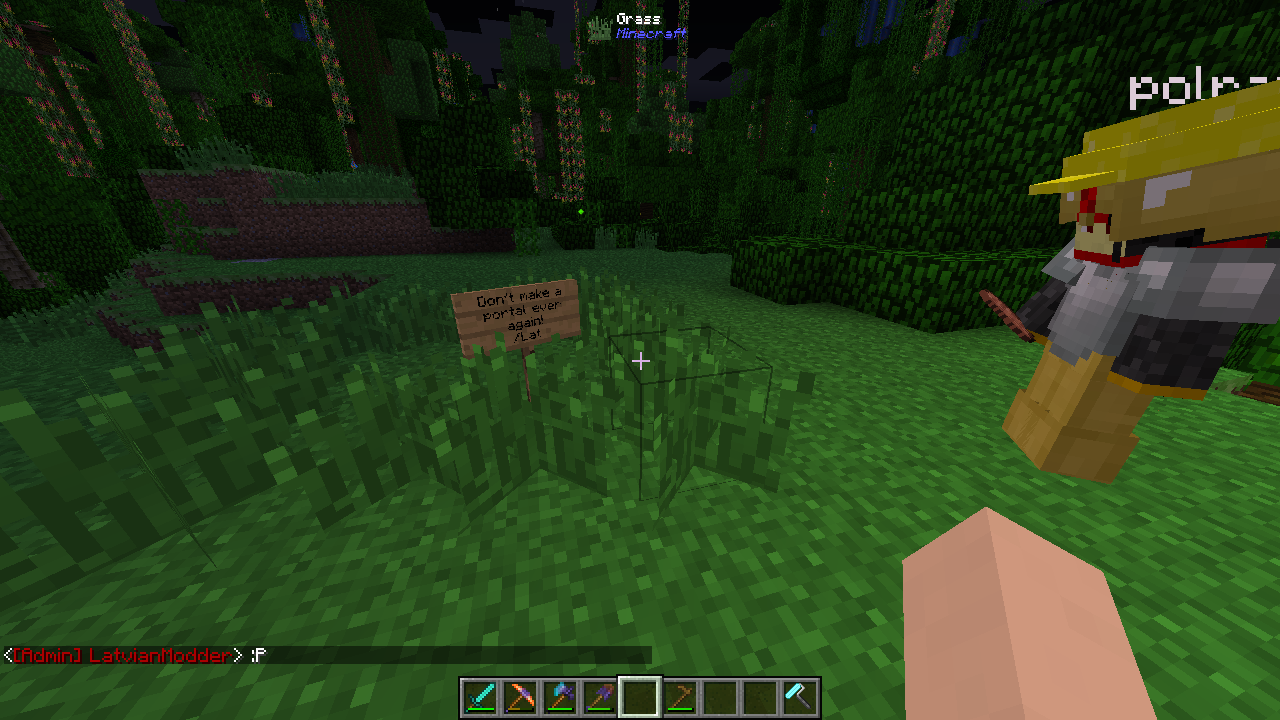Click the highlighted empty hotbar slot

pos(640,697)
